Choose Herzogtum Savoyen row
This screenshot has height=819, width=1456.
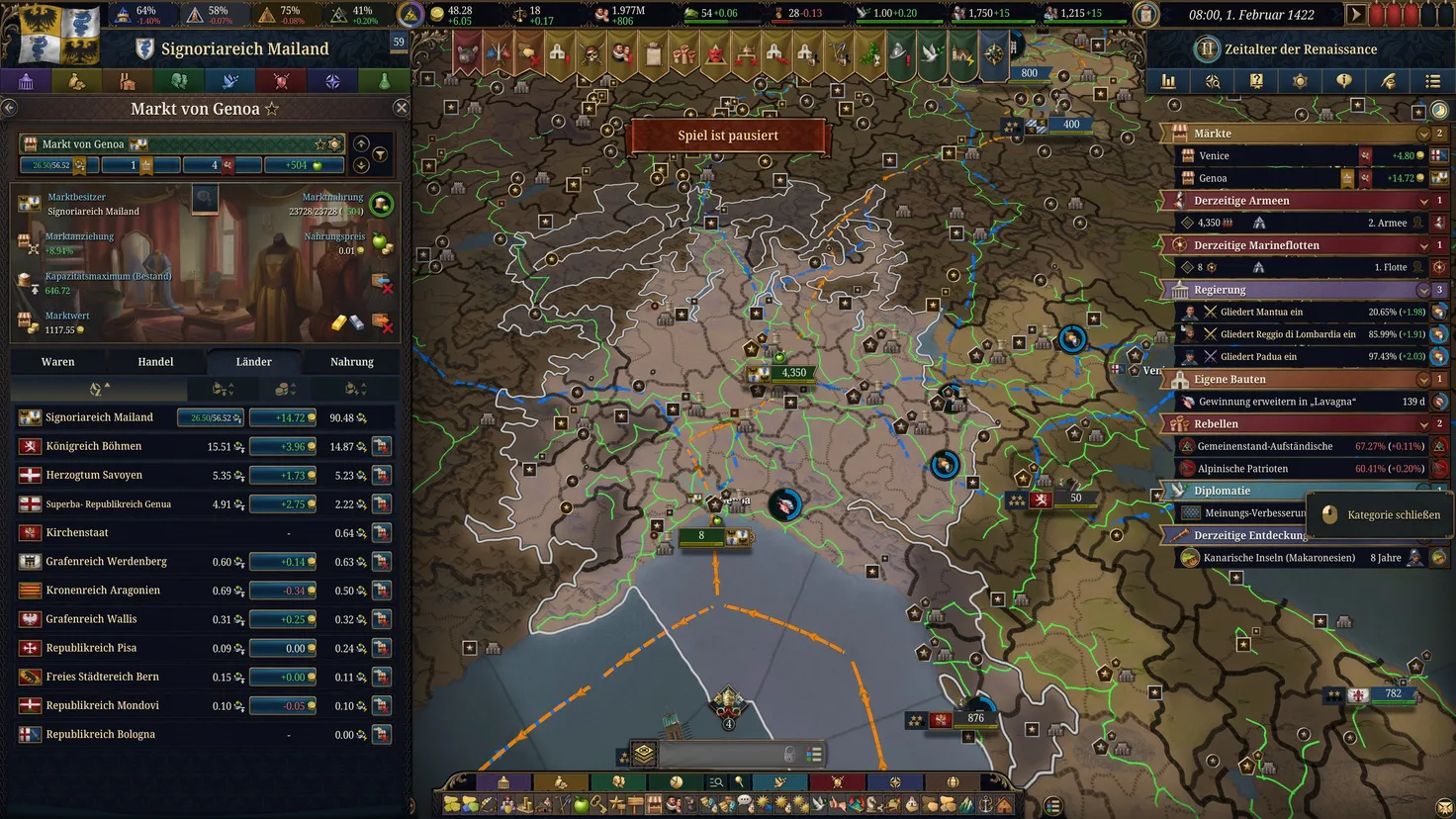tap(94, 476)
